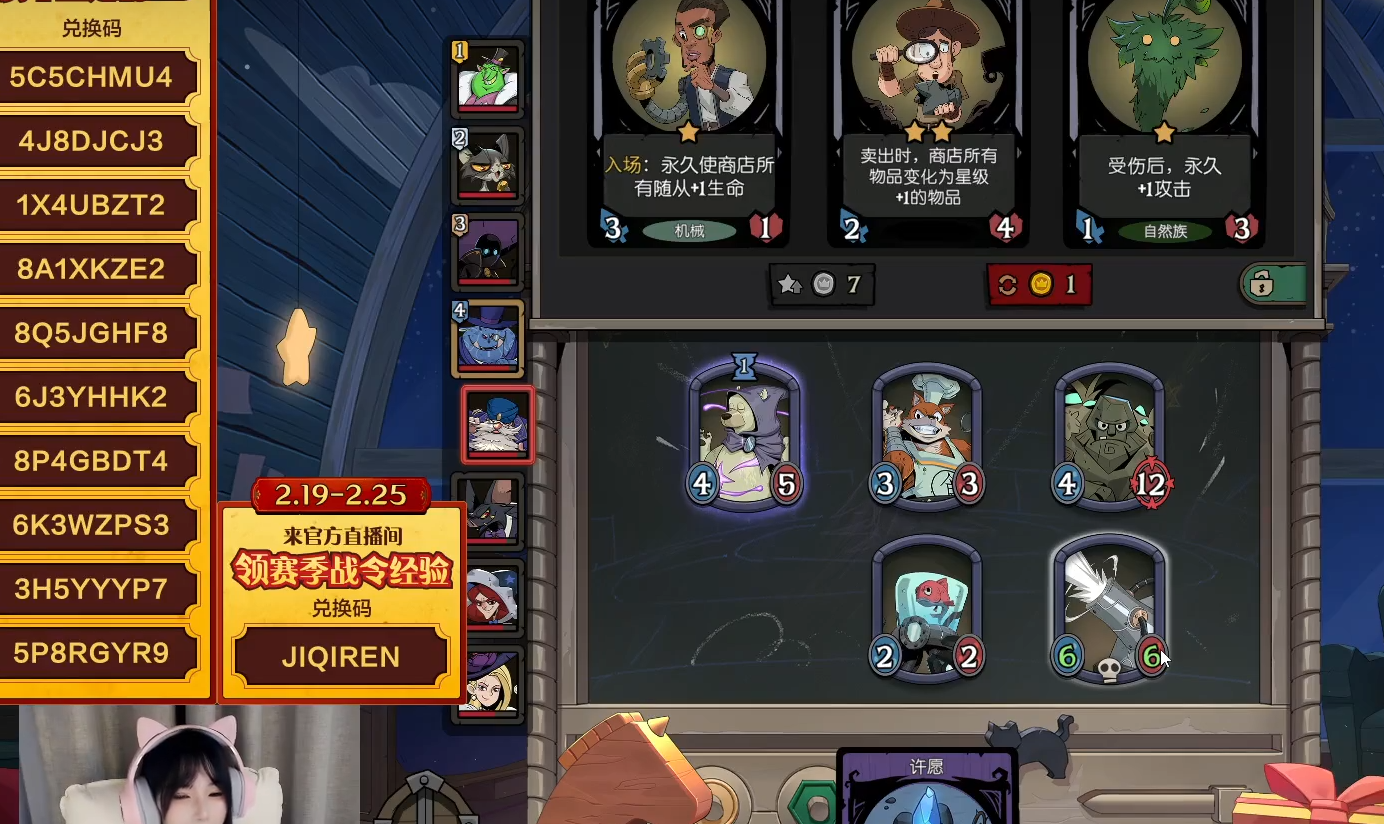Viewport: 1384px width, 824px height.
Task: Click the JIQIREN redemption code banner
Action: pyautogui.click(x=340, y=657)
